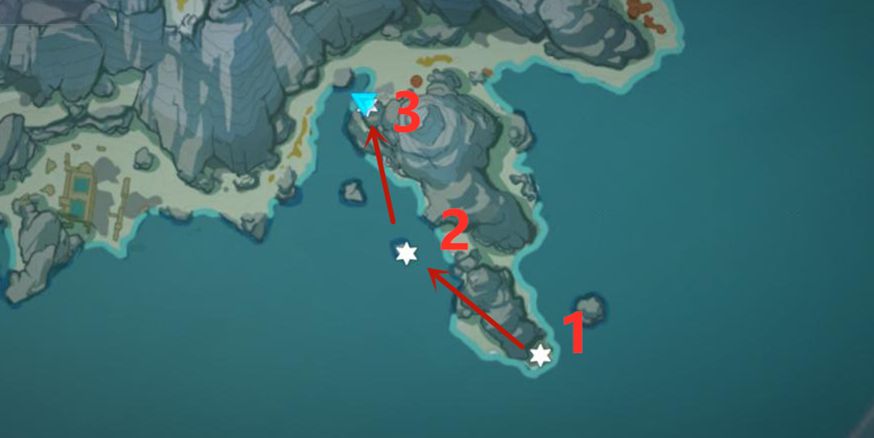
Task: Click the white star marker beside number 1
Action: [540, 355]
